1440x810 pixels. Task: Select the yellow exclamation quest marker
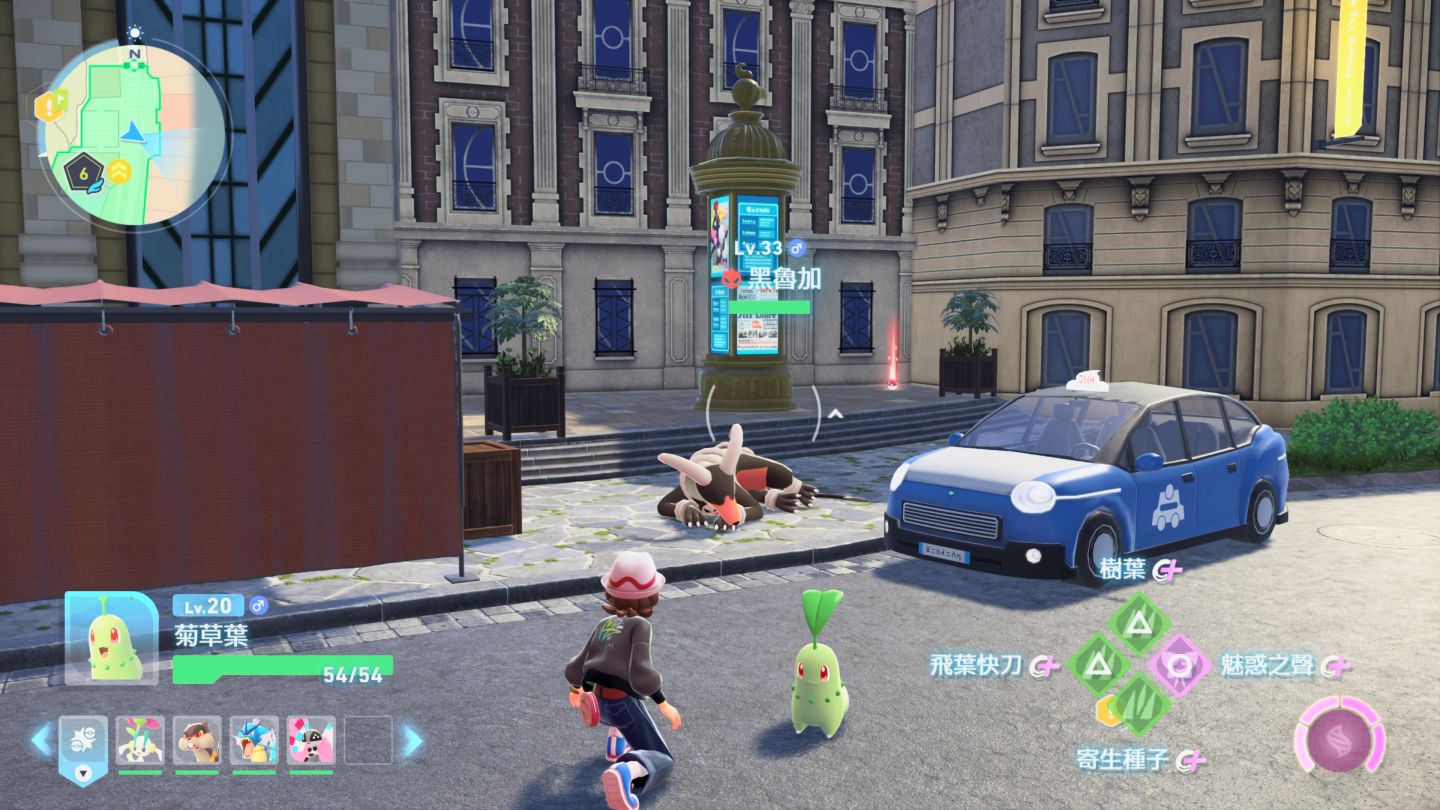49,106
